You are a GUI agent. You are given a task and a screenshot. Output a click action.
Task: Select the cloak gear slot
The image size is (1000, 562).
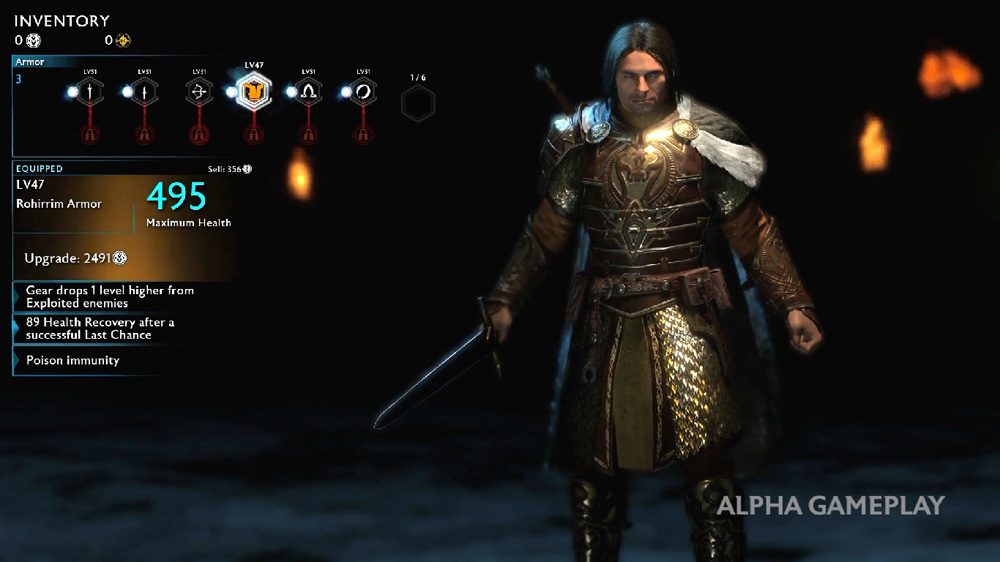click(x=308, y=92)
